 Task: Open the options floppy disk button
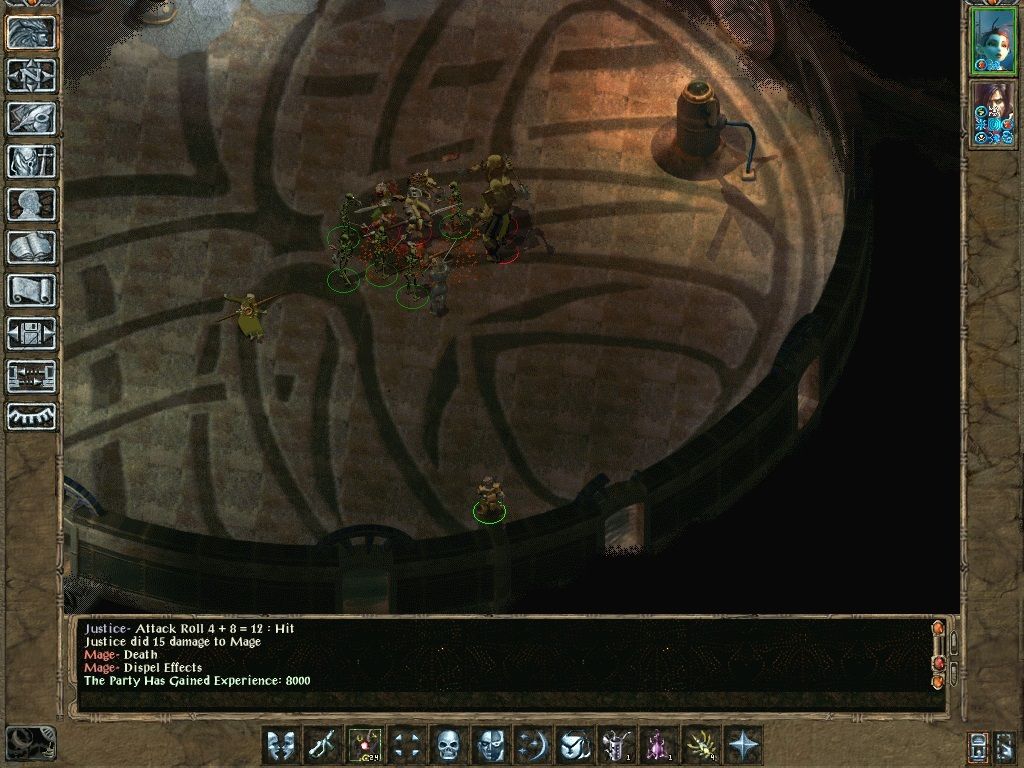[x=31, y=333]
